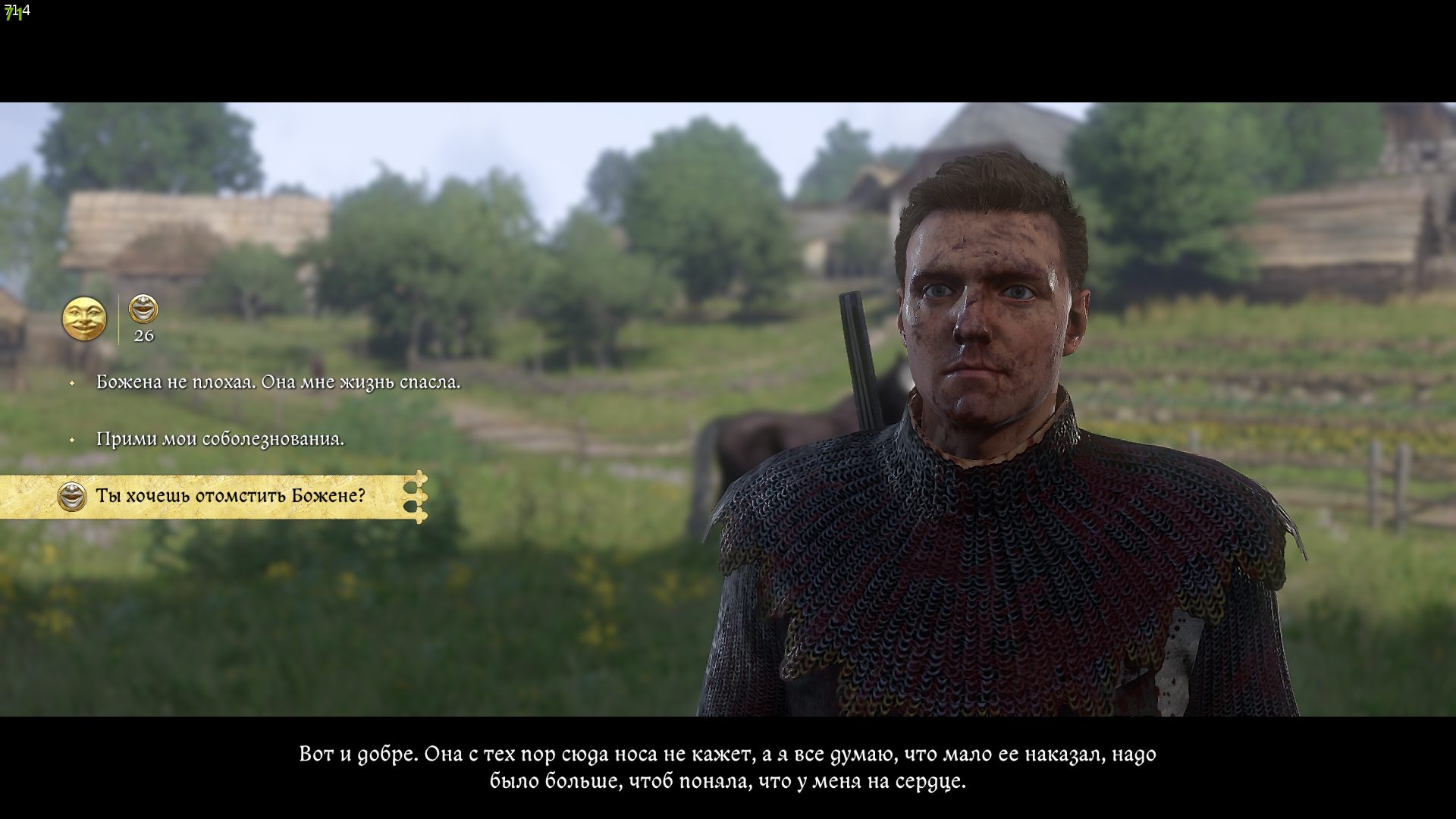Ask "Ты хочешь отомстить Божене?"
Screen dimensions: 1456x819
point(230,496)
